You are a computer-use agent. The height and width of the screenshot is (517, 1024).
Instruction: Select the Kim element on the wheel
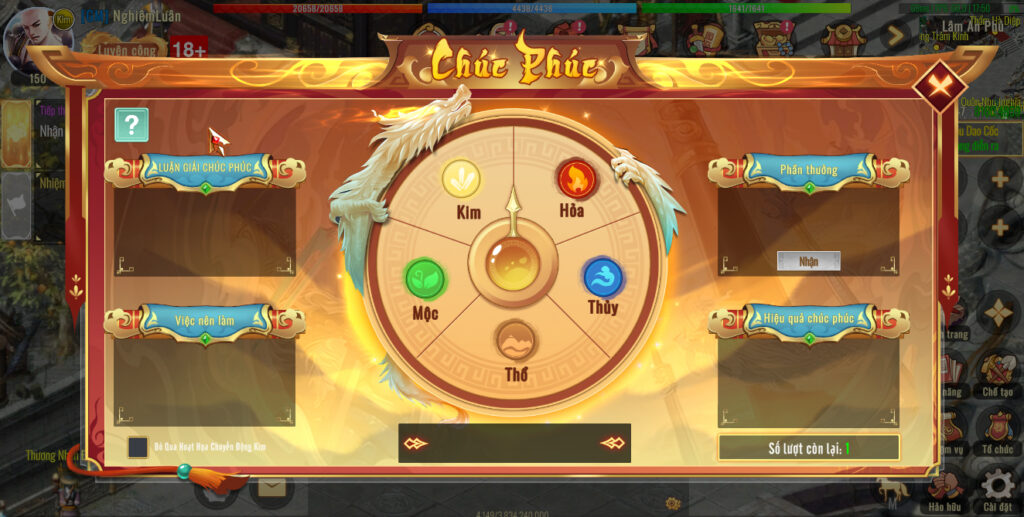[461, 180]
